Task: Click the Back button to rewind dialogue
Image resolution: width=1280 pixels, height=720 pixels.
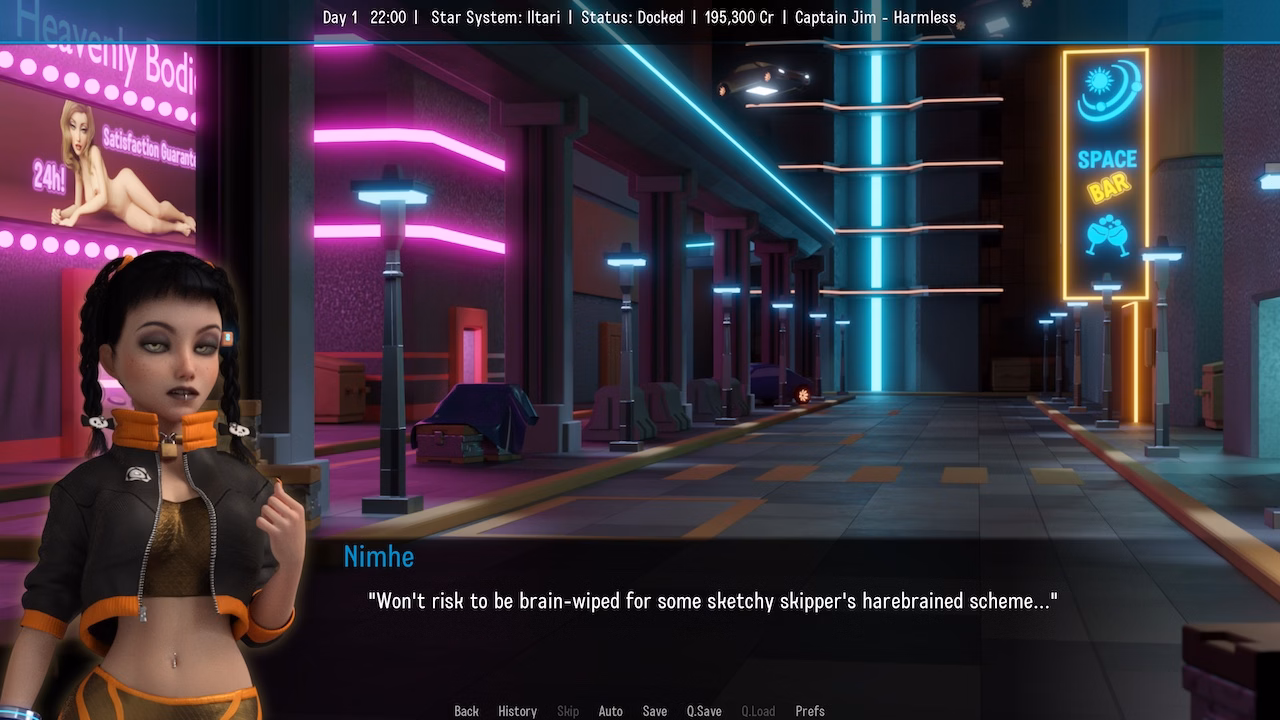Action: tap(466, 710)
